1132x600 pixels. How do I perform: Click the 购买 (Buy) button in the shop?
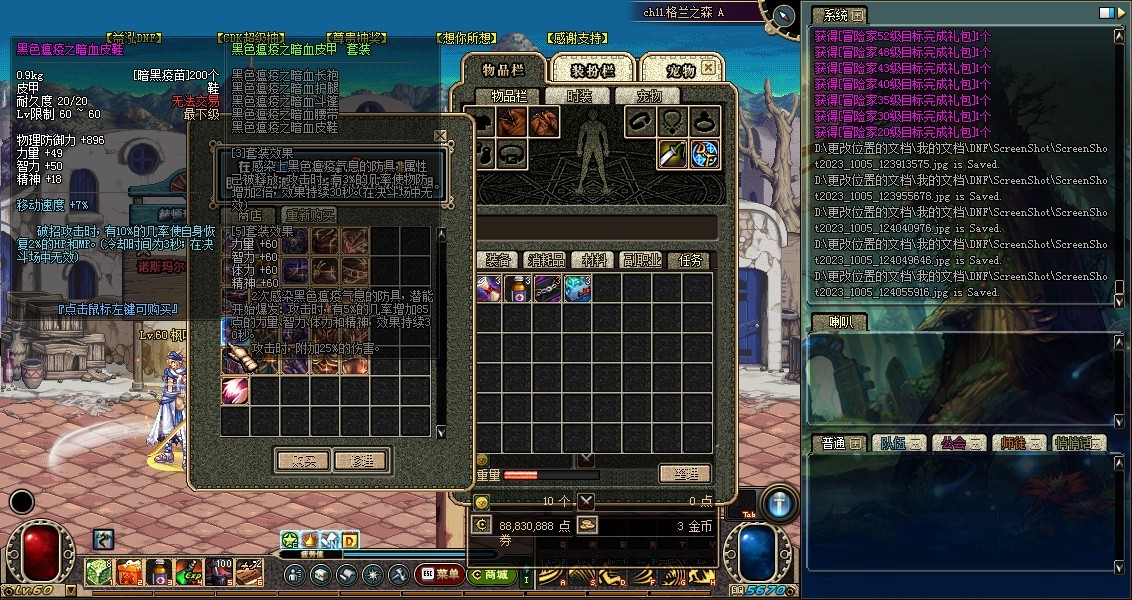[x=304, y=461]
